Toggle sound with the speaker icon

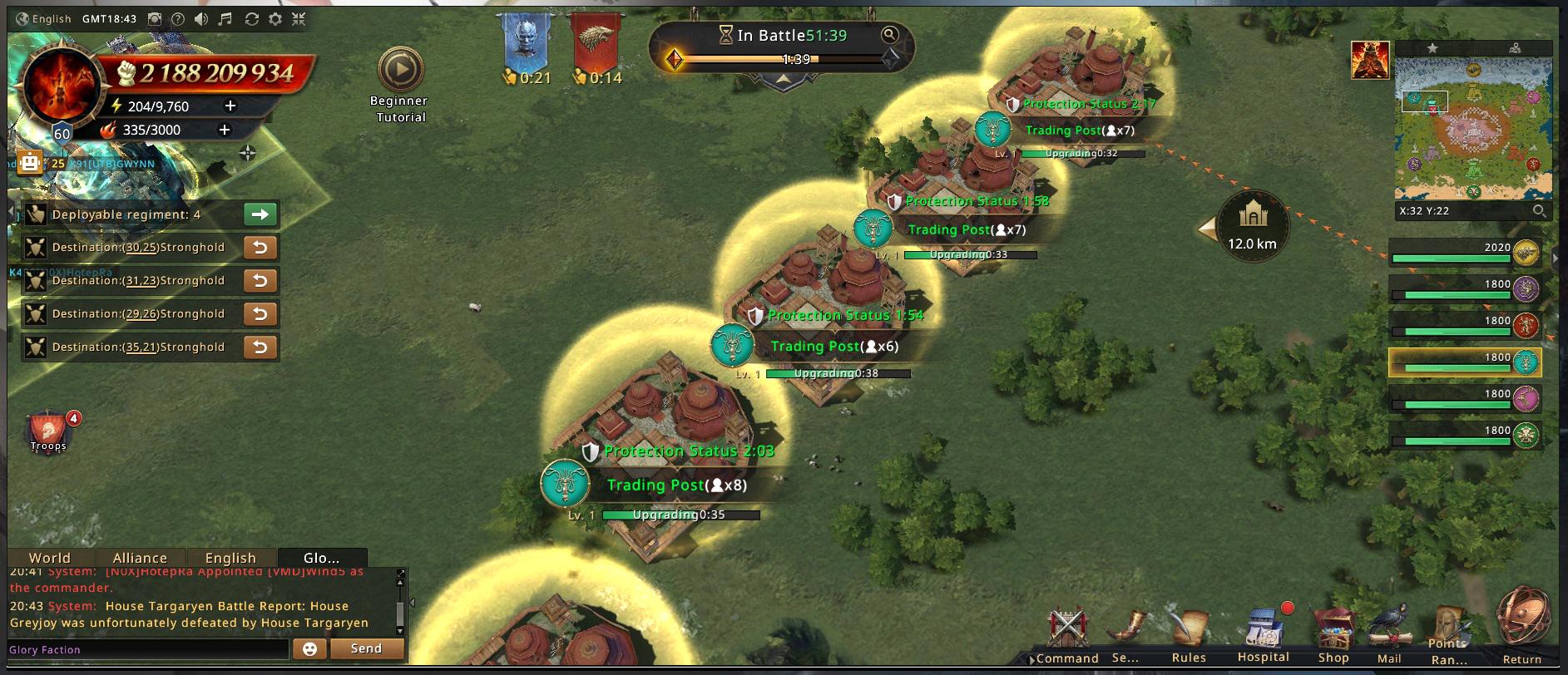pos(201,19)
